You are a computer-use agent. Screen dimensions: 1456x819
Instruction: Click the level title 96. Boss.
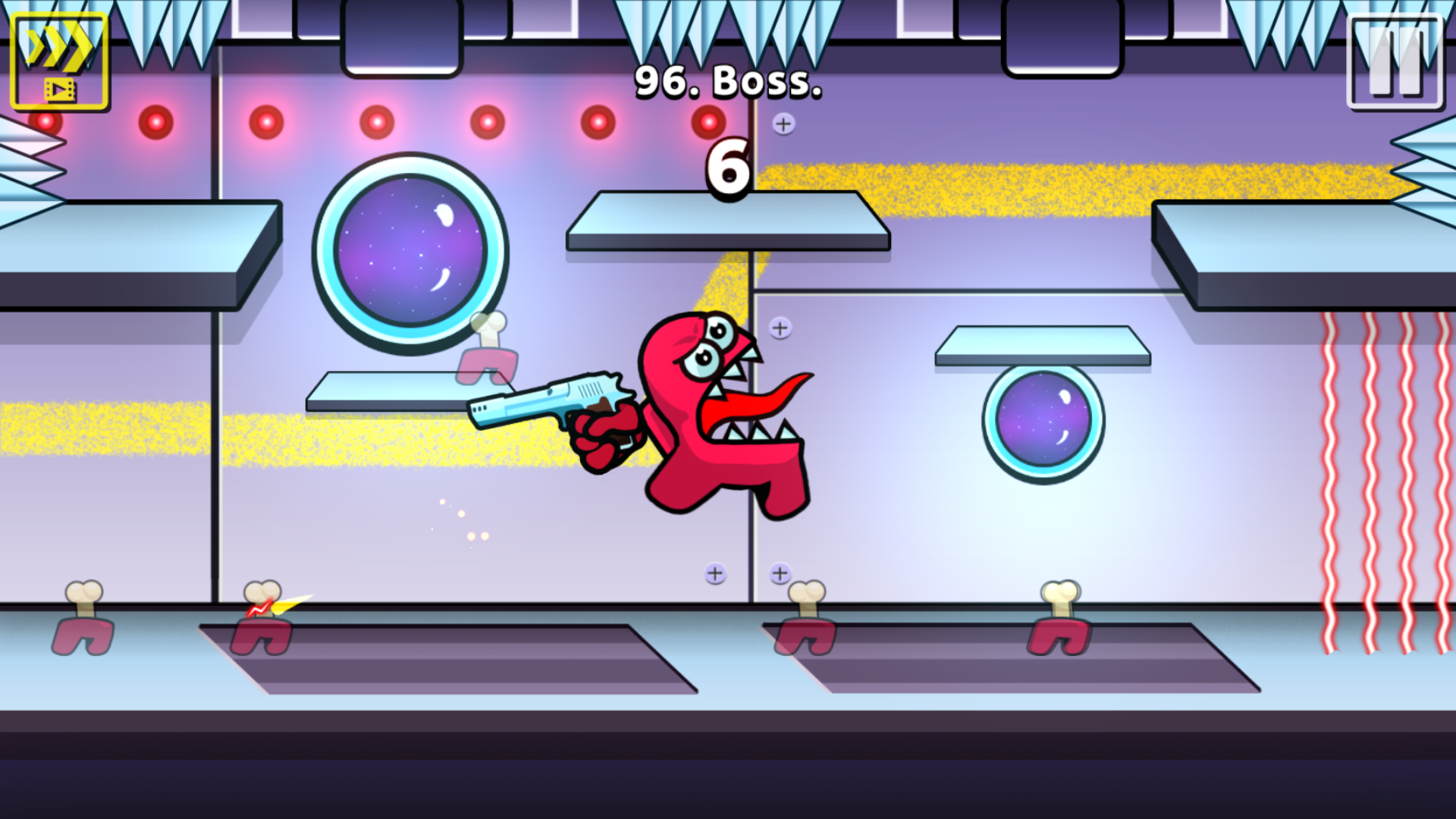(726, 83)
